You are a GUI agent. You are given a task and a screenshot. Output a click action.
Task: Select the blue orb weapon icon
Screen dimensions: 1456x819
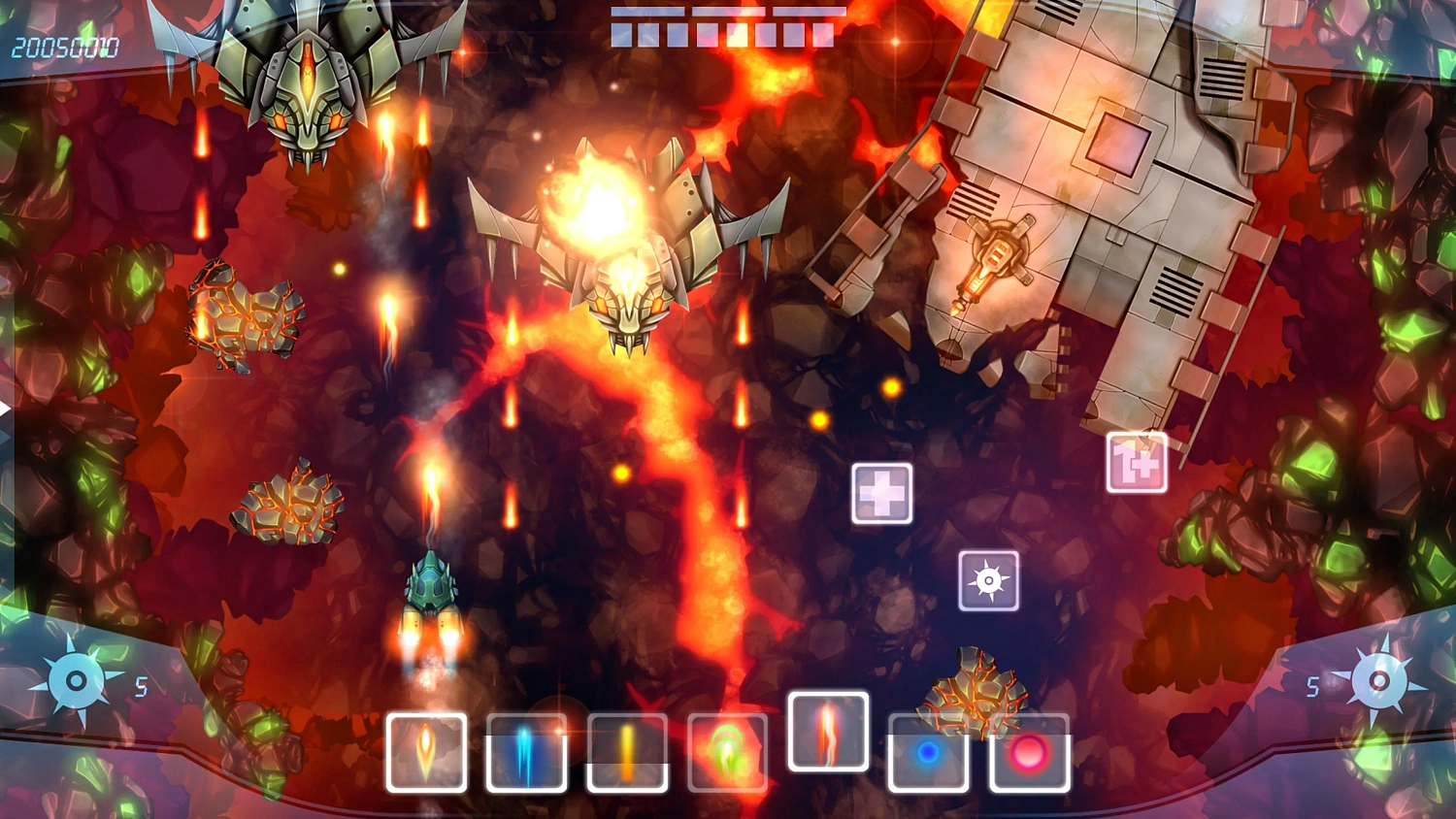coord(928,753)
